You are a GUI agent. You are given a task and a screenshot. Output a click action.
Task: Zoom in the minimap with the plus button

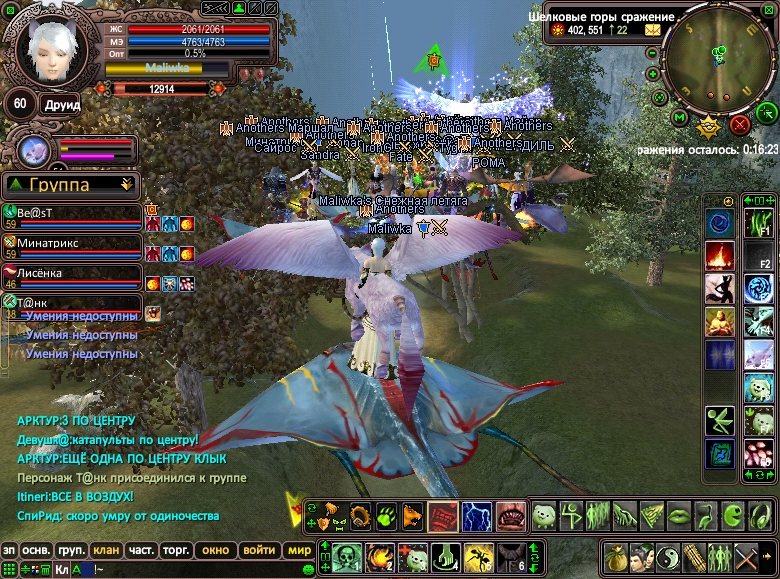tap(653, 73)
